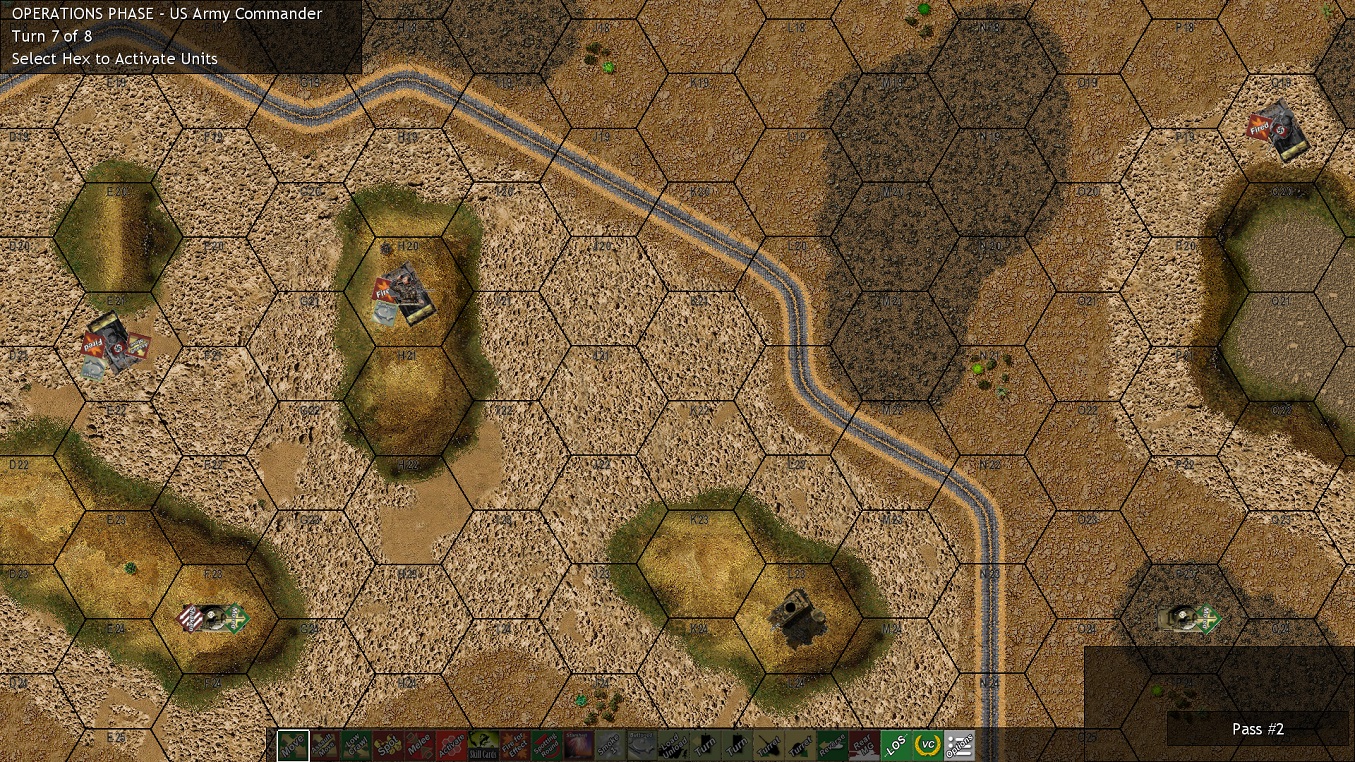The height and width of the screenshot is (762, 1355).
Task: Open the Skill Cards icon
Action: tap(481, 746)
